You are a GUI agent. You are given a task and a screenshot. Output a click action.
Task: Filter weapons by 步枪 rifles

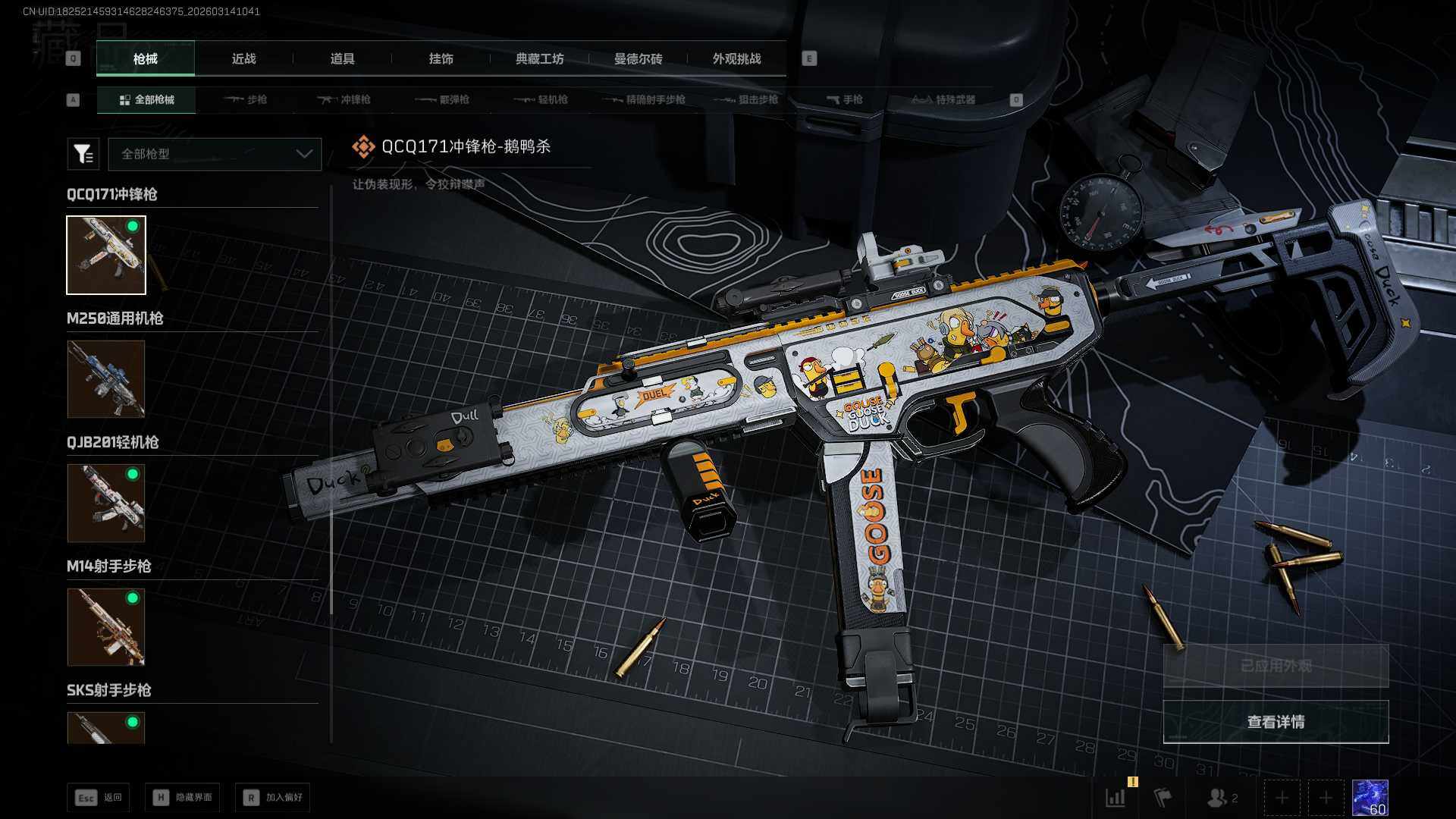[x=246, y=99]
